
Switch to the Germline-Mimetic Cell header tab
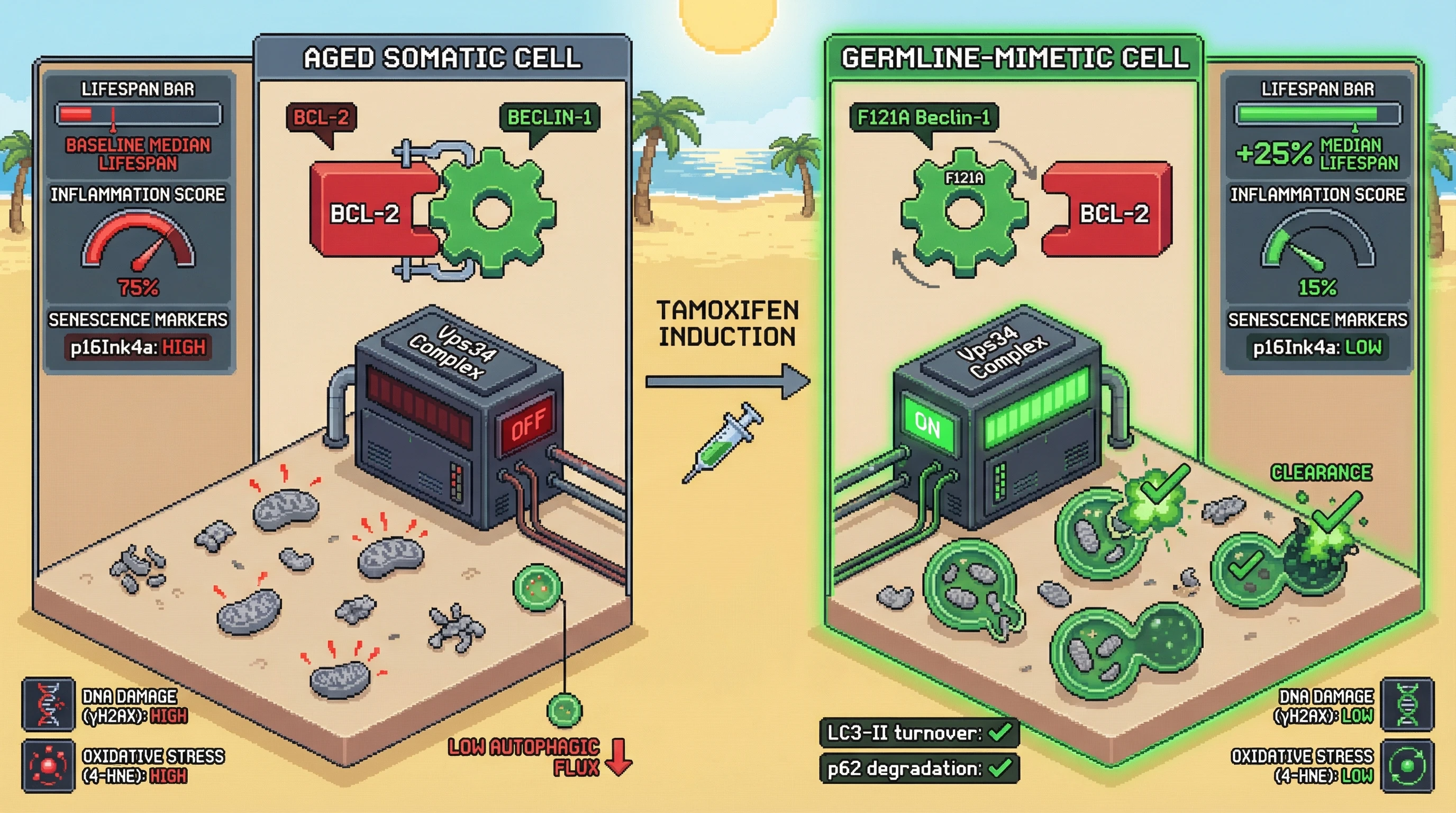coord(1015,58)
